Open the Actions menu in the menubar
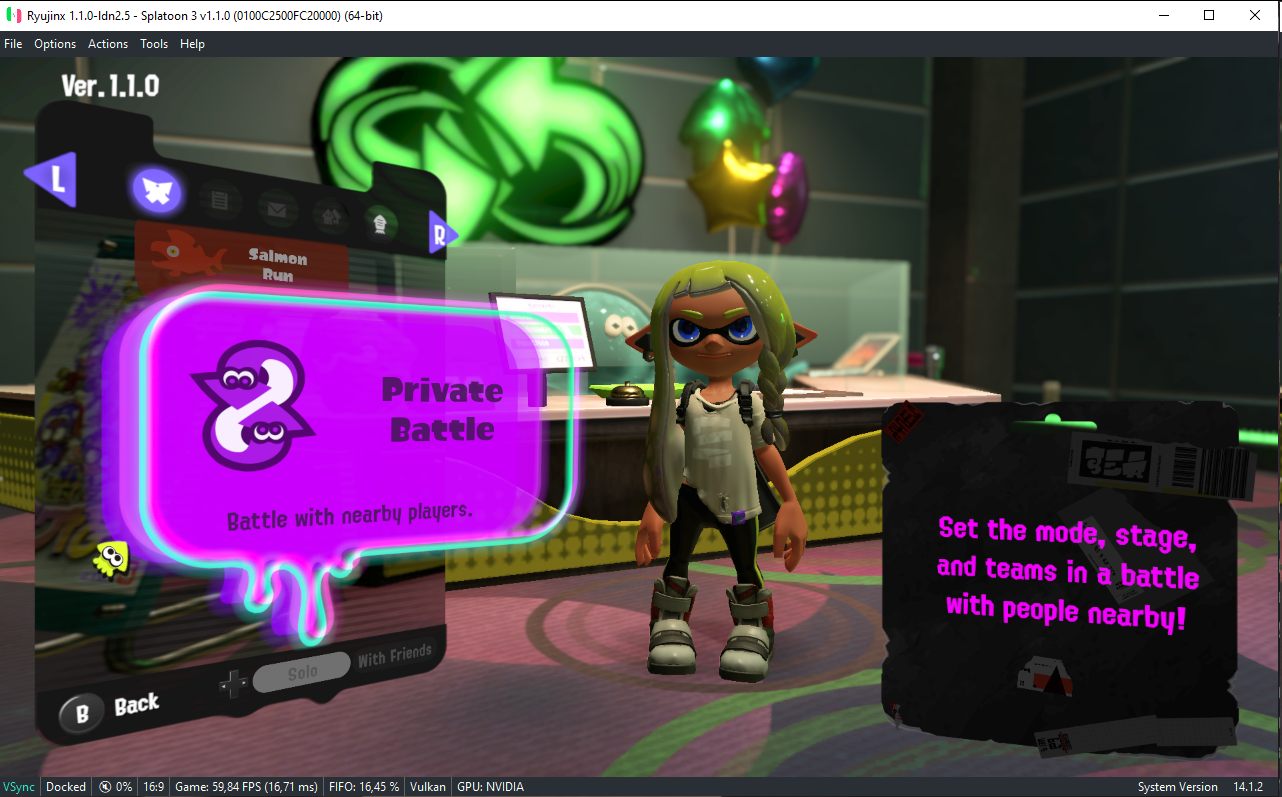The height and width of the screenshot is (797, 1282). (x=108, y=44)
